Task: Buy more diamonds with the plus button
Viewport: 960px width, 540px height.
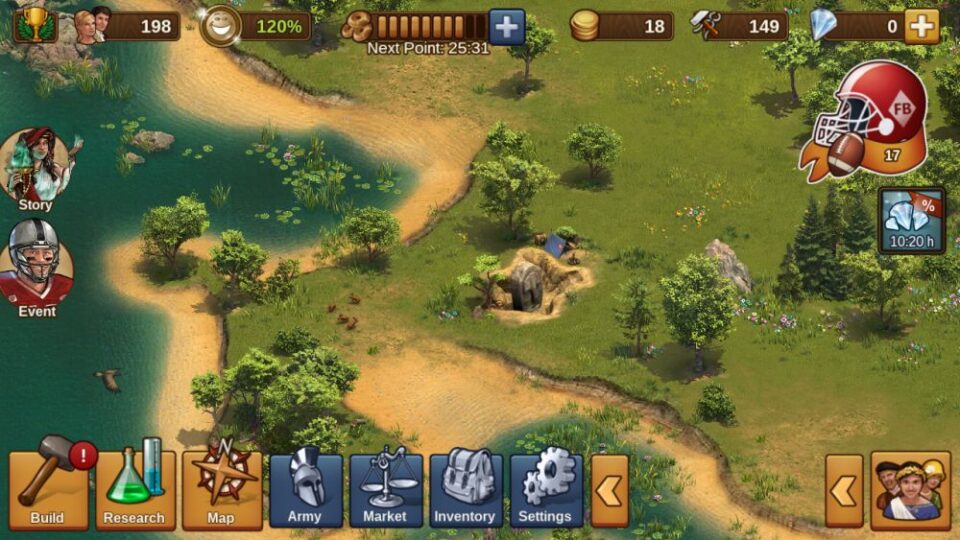Action: tap(921, 26)
